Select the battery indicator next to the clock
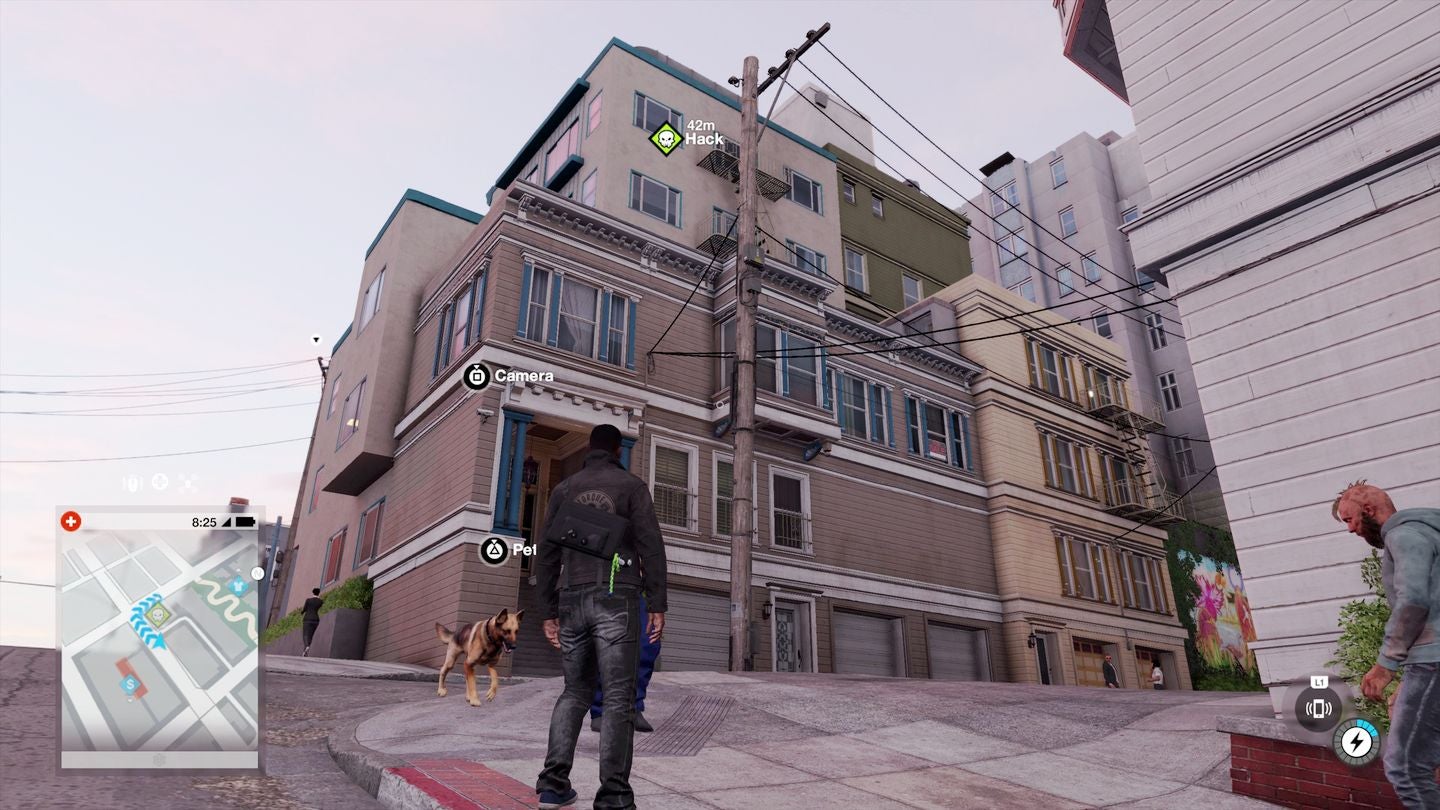The image size is (1440, 810). click(243, 521)
